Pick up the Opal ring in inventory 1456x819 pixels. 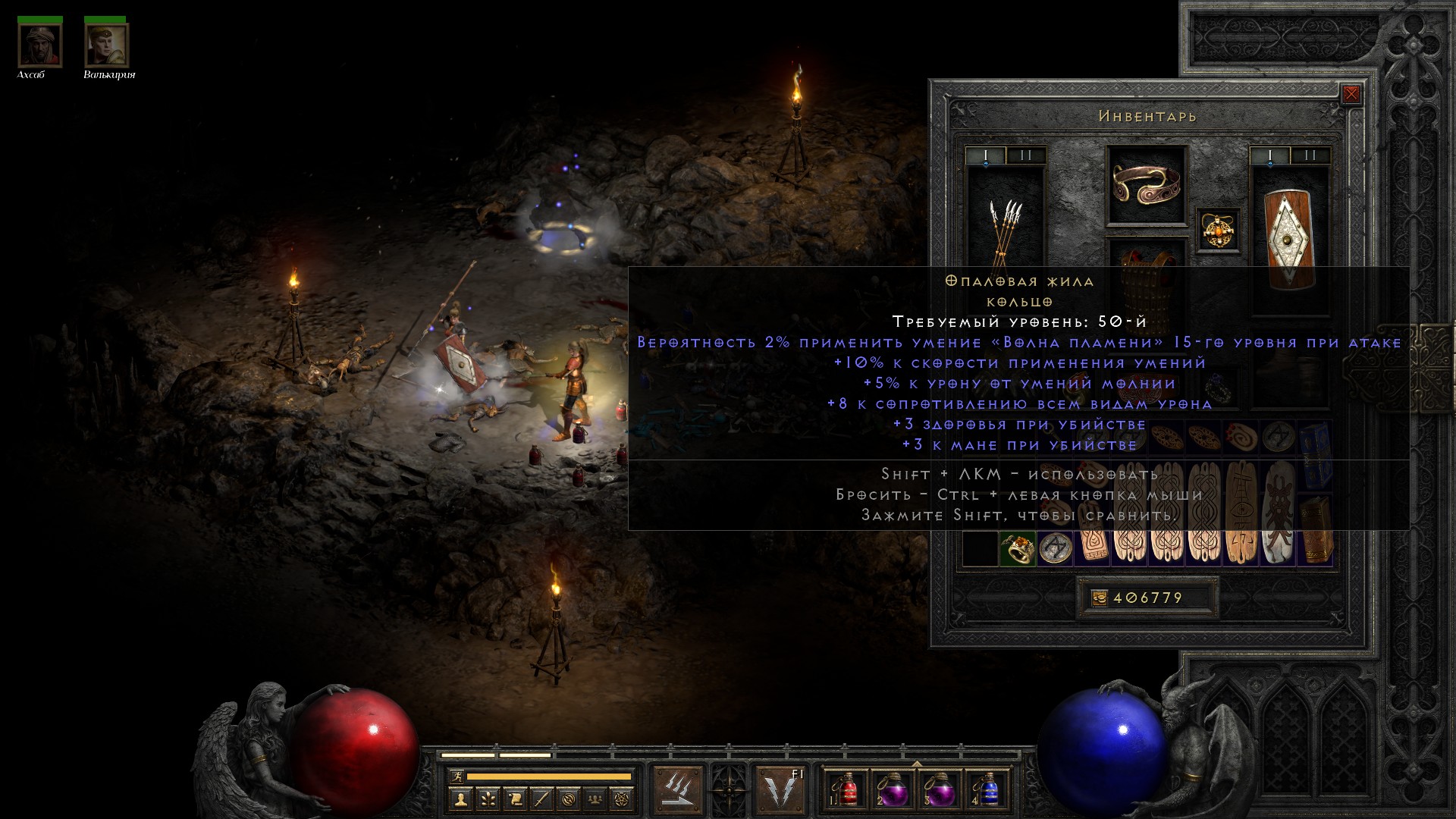click(x=1017, y=549)
